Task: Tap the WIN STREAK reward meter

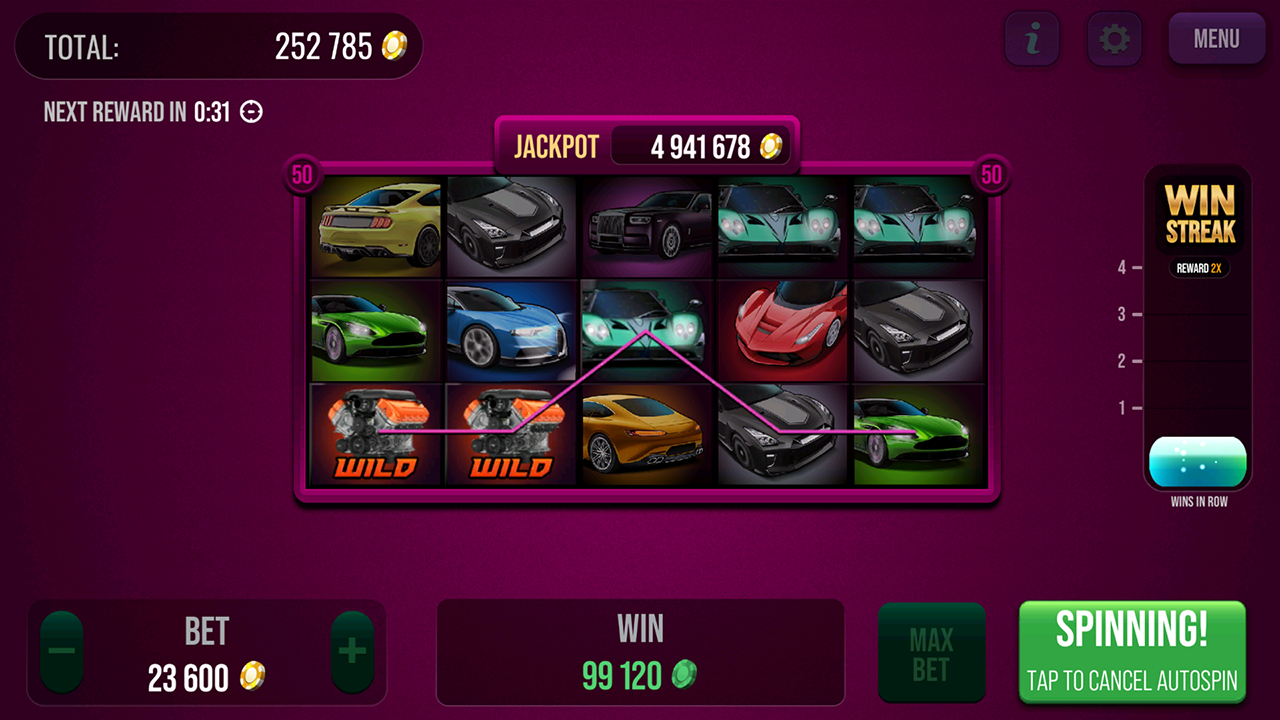Action: [1198, 330]
